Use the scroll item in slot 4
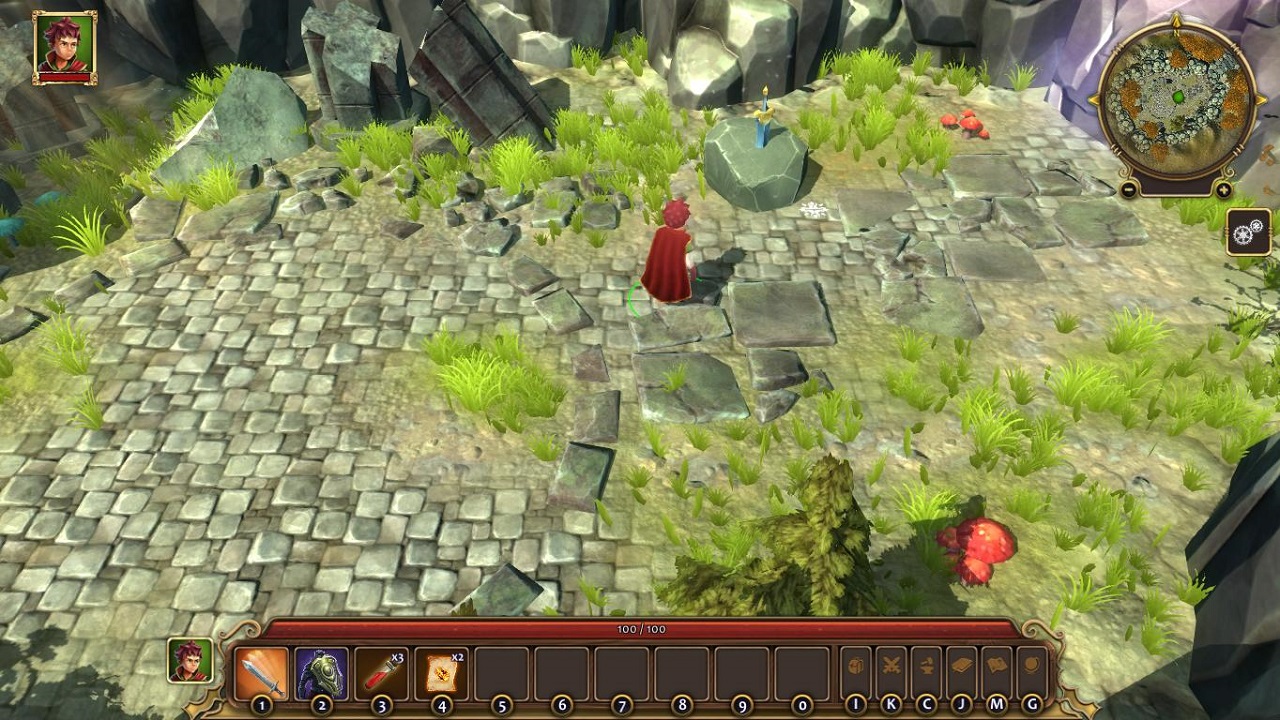The image size is (1280, 720). [x=441, y=673]
